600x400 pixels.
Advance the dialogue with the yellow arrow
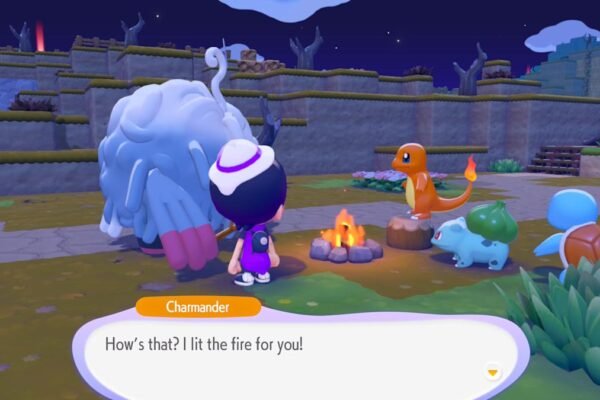click(491, 372)
